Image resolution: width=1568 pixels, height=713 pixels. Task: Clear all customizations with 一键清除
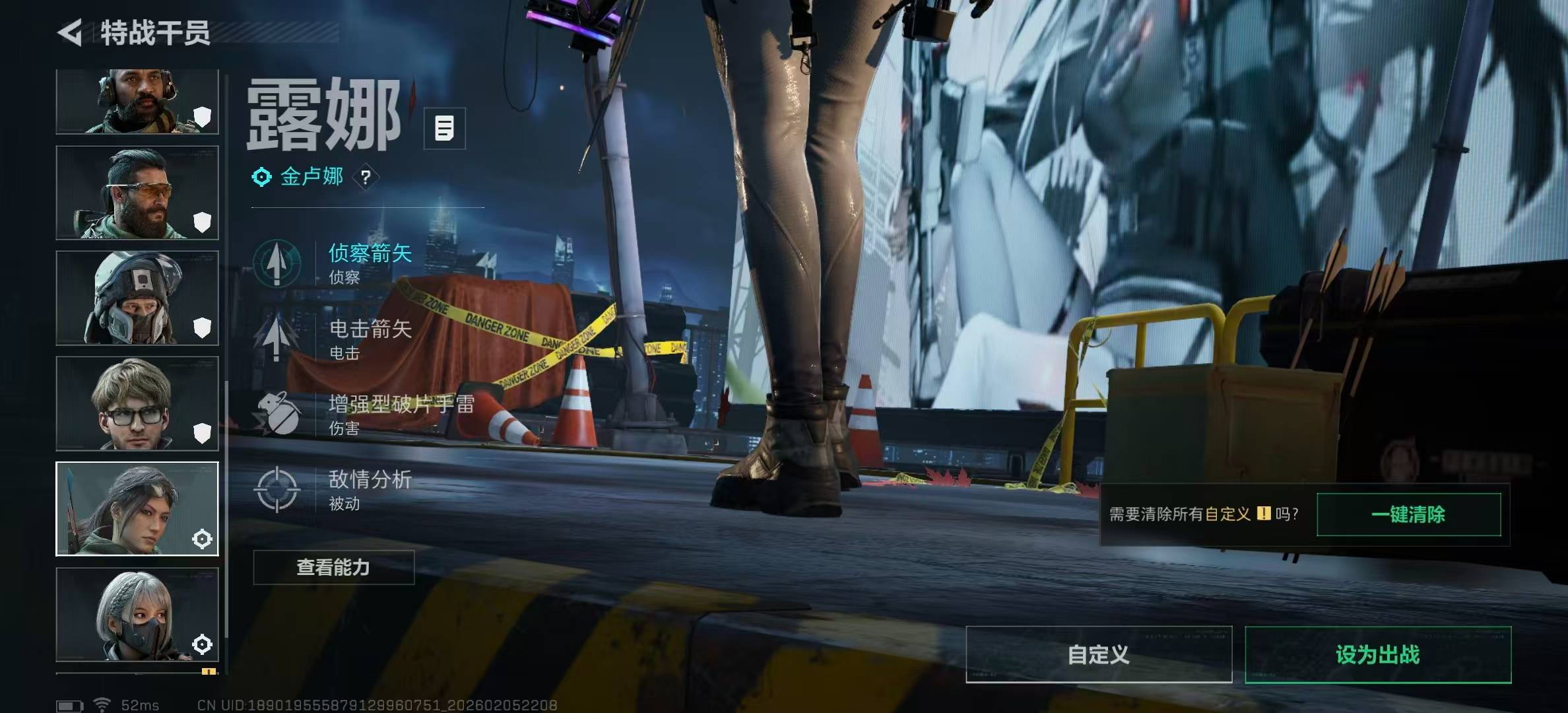[x=1408, y=514]
